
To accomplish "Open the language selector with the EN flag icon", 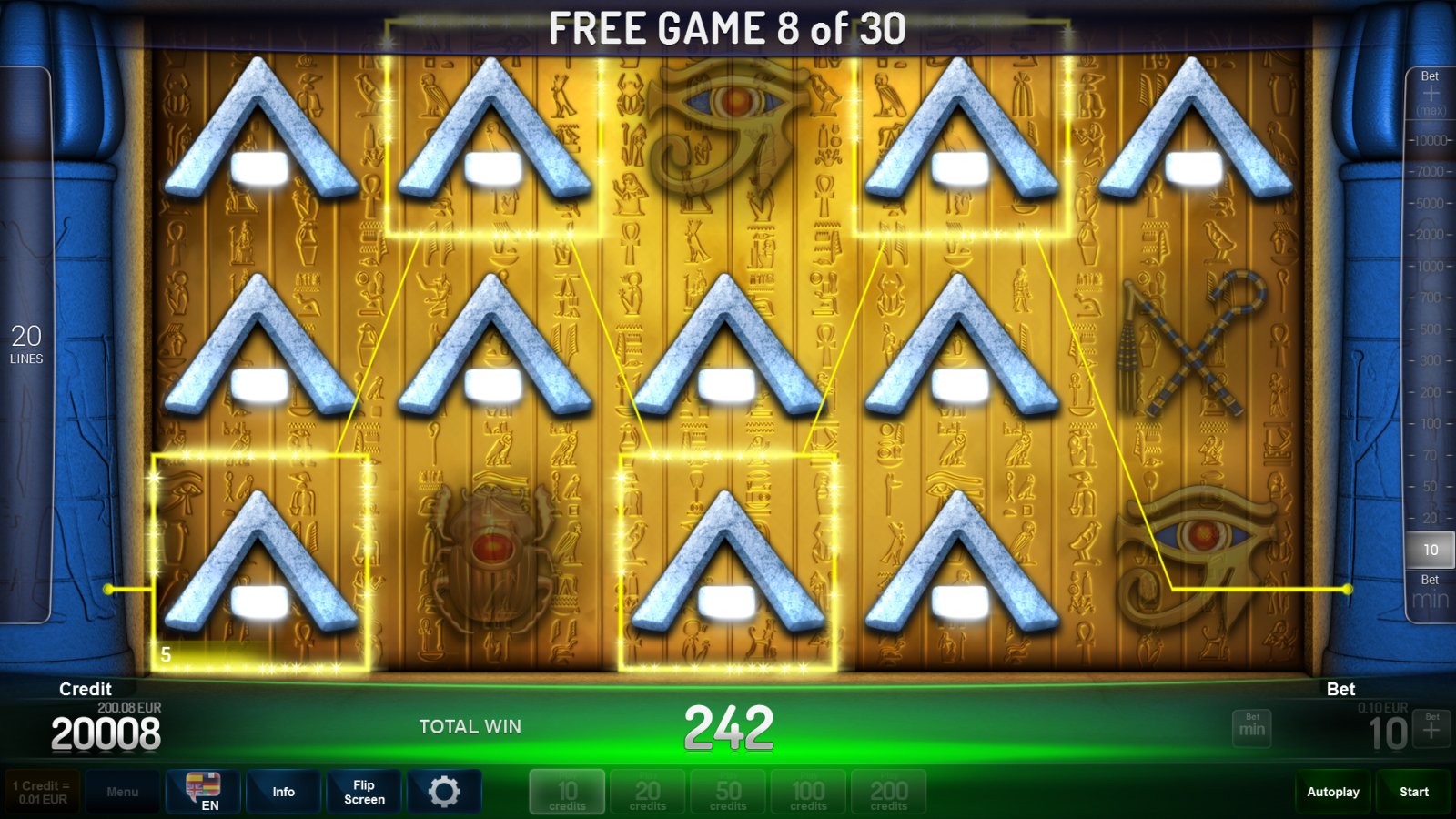I will click(x=205, y=791).
